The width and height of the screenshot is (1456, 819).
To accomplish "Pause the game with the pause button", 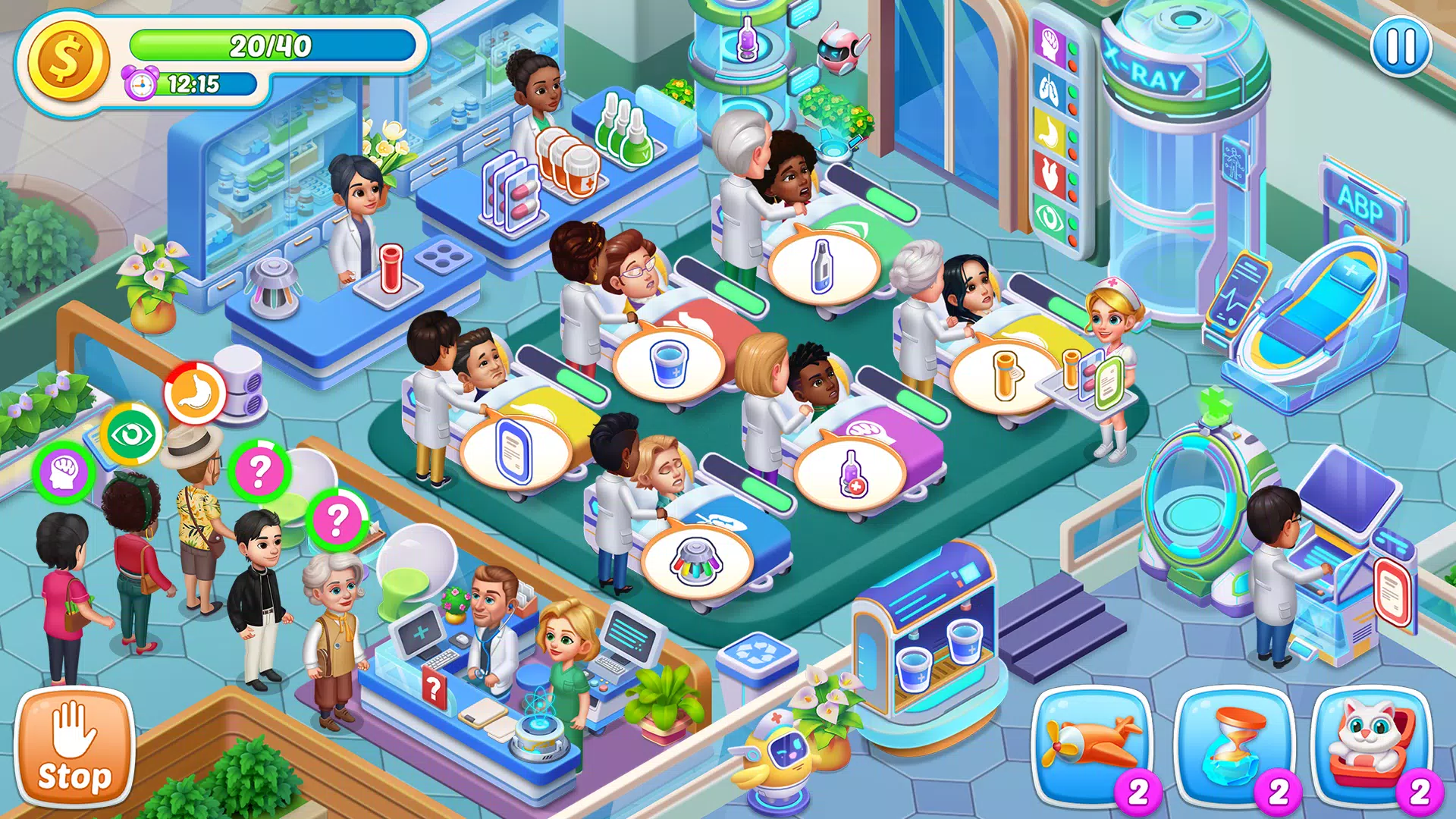I will 1401,47.
